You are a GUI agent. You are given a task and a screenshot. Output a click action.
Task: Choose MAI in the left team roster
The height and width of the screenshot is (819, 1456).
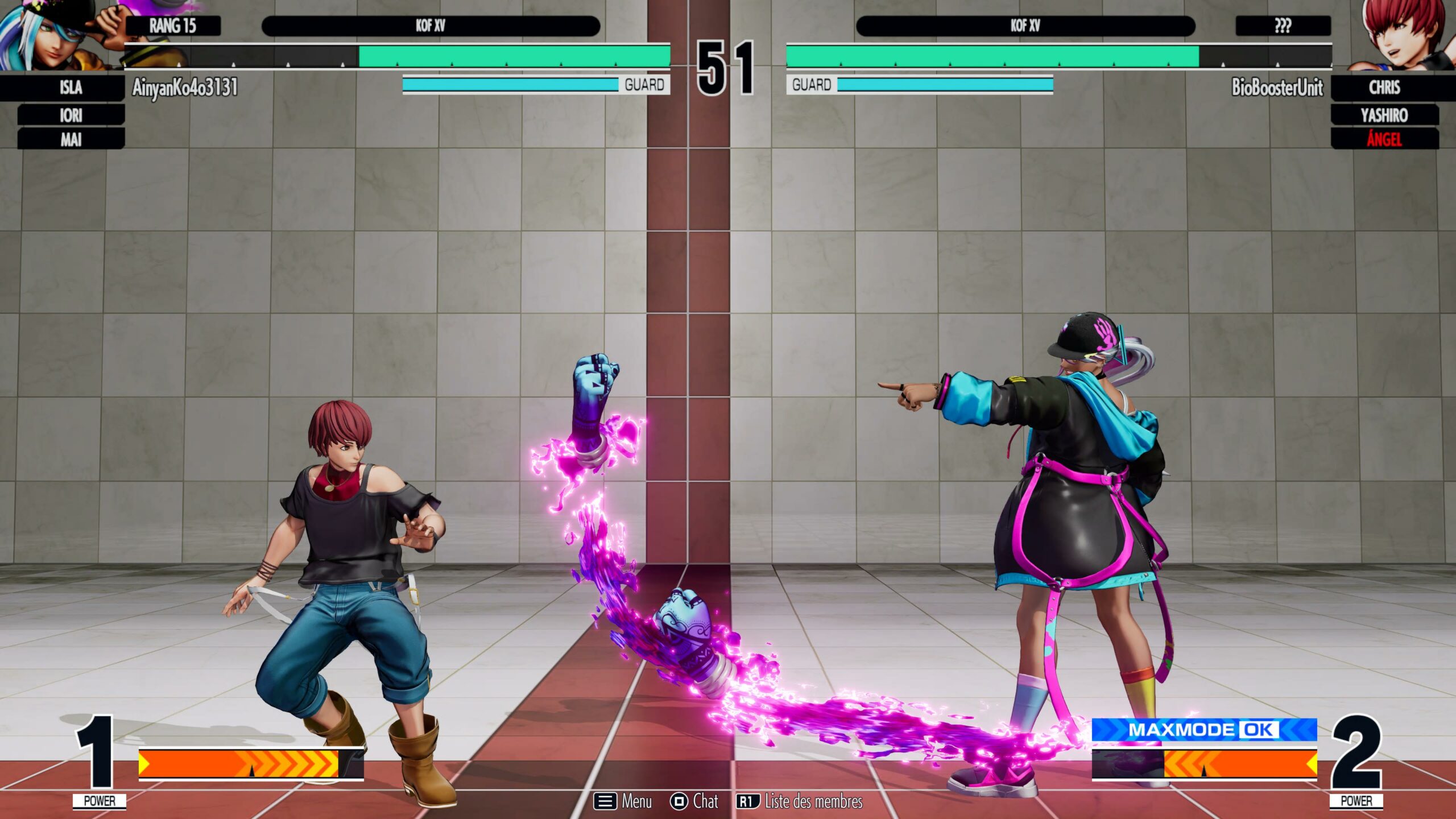pos(71,139)
